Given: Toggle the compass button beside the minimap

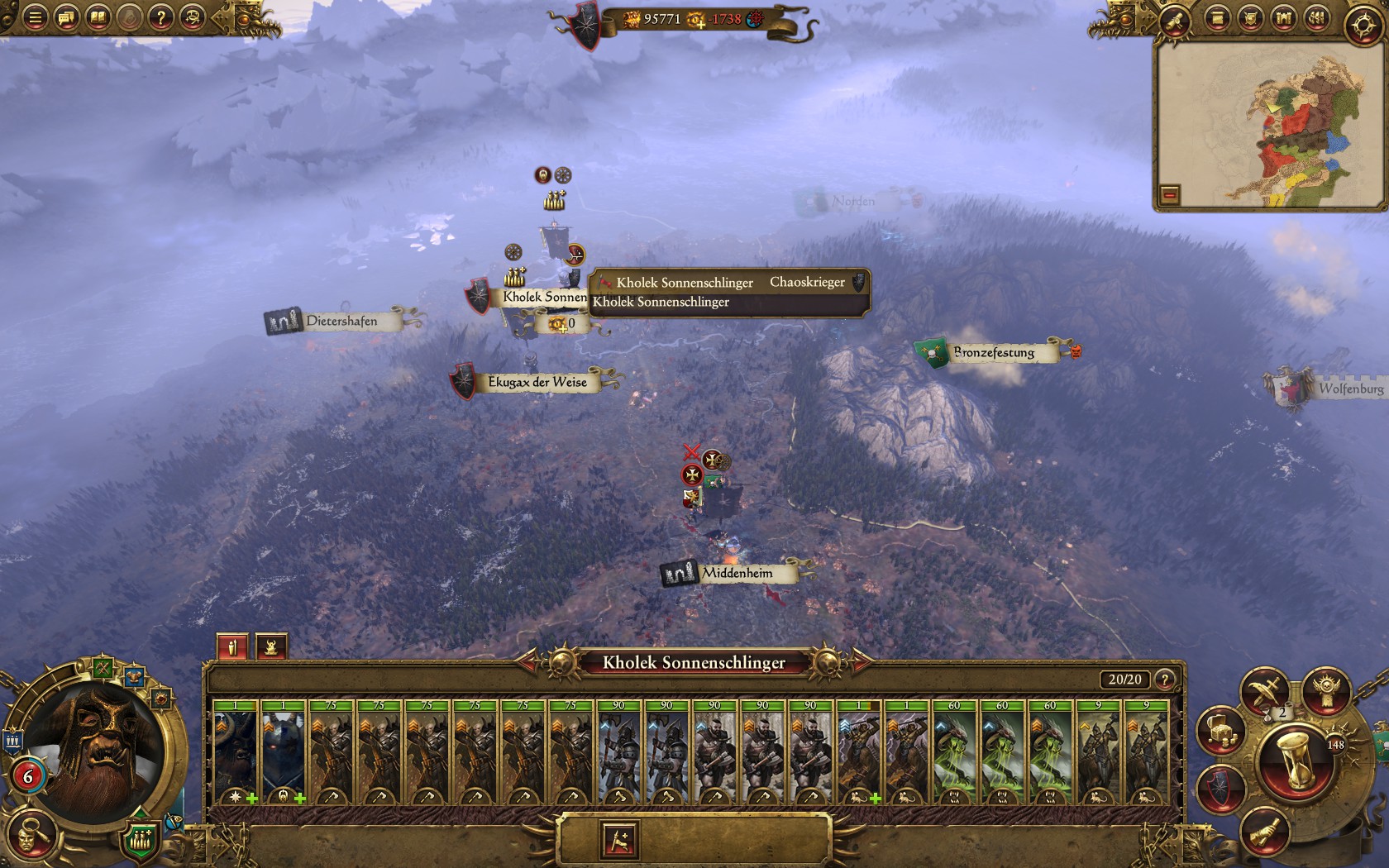Looking at the screenshot, I should pyautogui.click(x=1362, y=25).
